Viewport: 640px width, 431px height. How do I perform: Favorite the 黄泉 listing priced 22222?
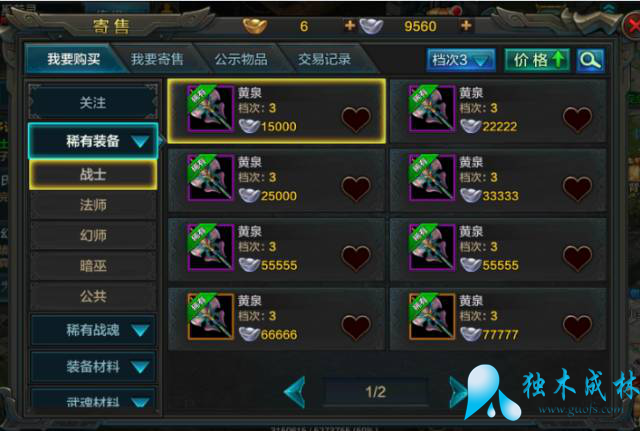coord(577,120)
